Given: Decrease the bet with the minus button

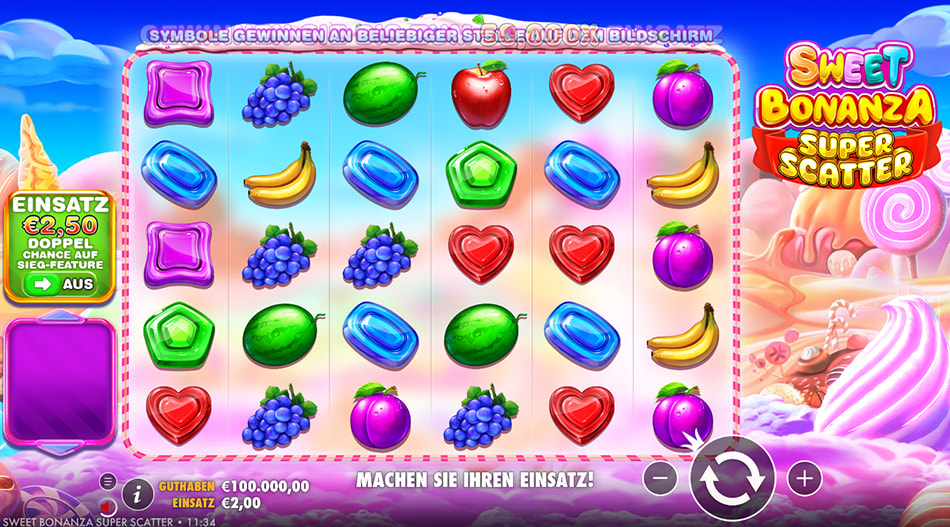Looking at the screenshot, I should point(660,478).
